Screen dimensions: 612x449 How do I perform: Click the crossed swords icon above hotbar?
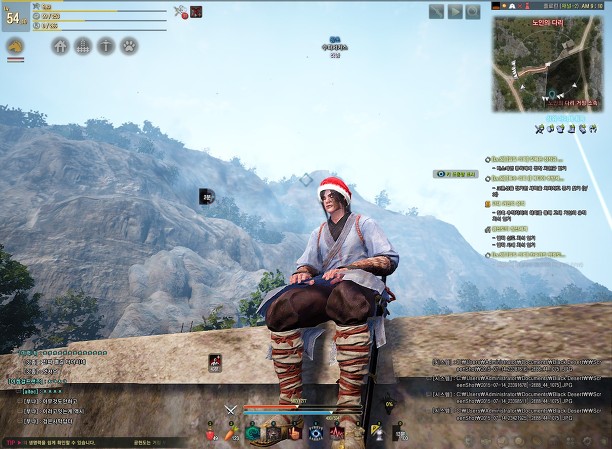pyautogui.click(x=231, y=407)
